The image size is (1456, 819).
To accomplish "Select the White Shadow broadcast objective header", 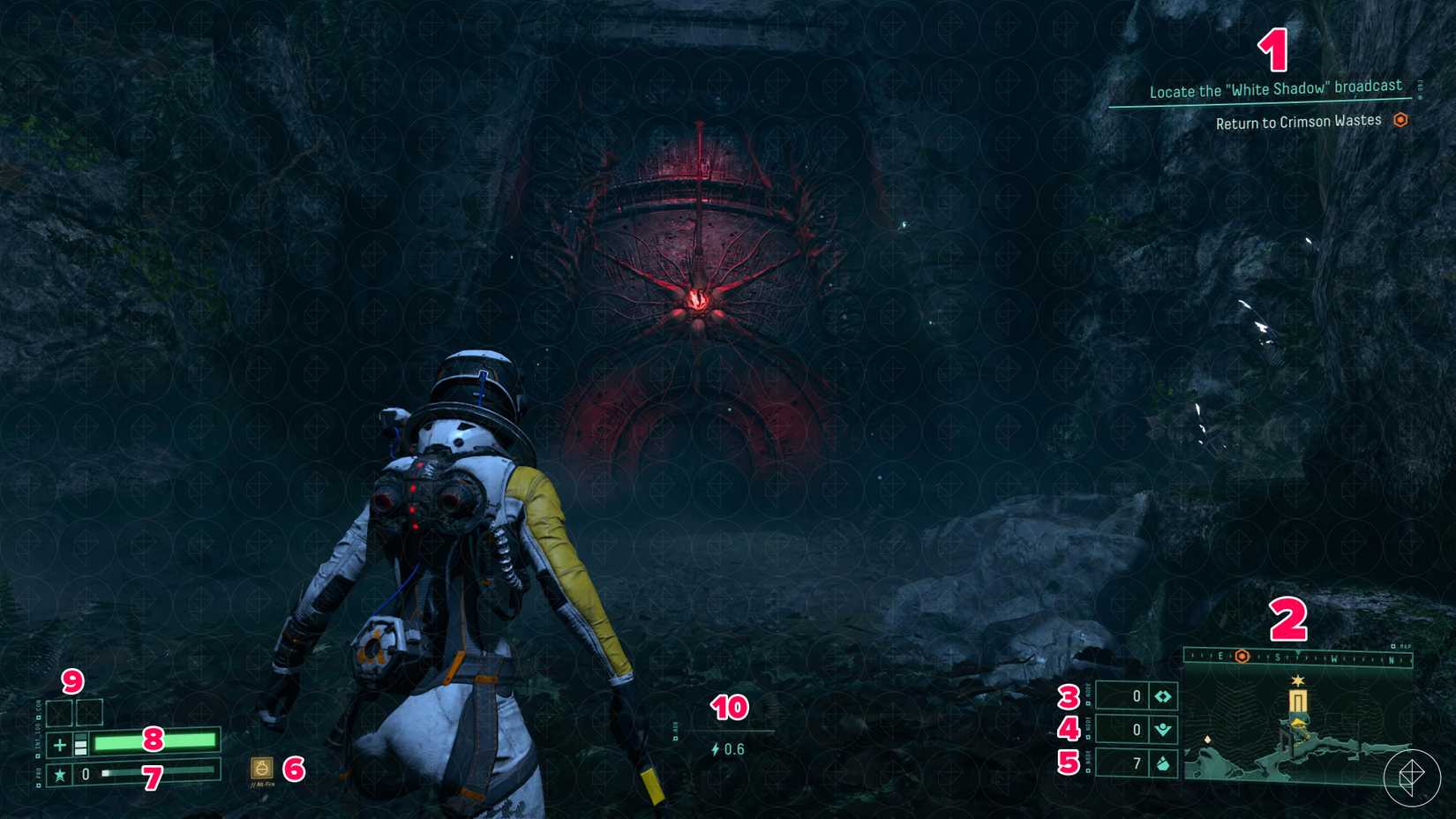I will (1275, 88).
